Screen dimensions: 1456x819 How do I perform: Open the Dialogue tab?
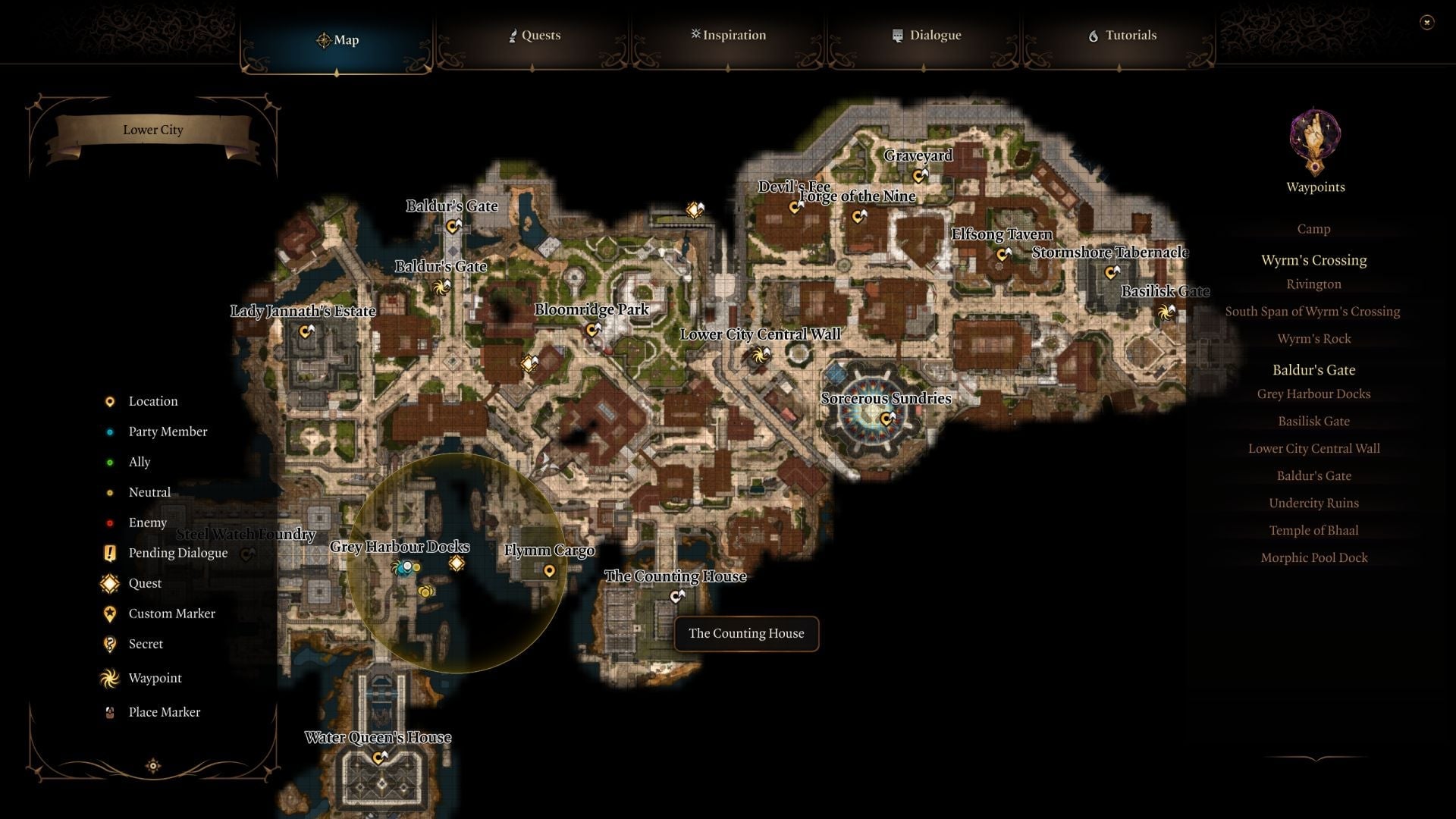(x=927, y=35)
